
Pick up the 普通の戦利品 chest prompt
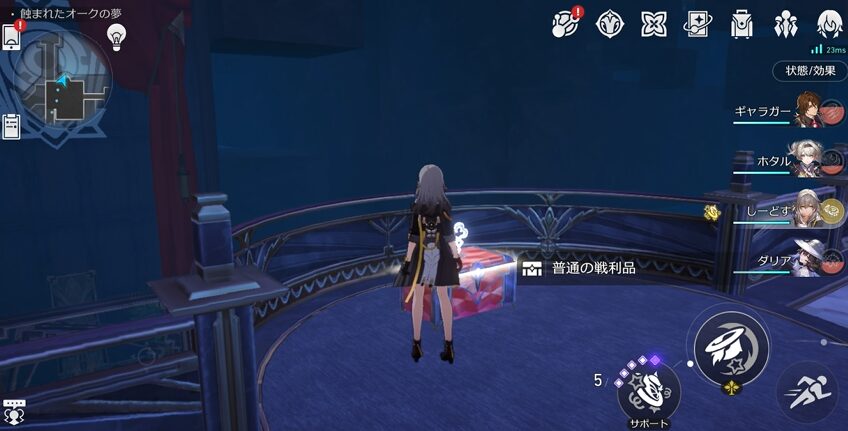click(x=580, y=268)
